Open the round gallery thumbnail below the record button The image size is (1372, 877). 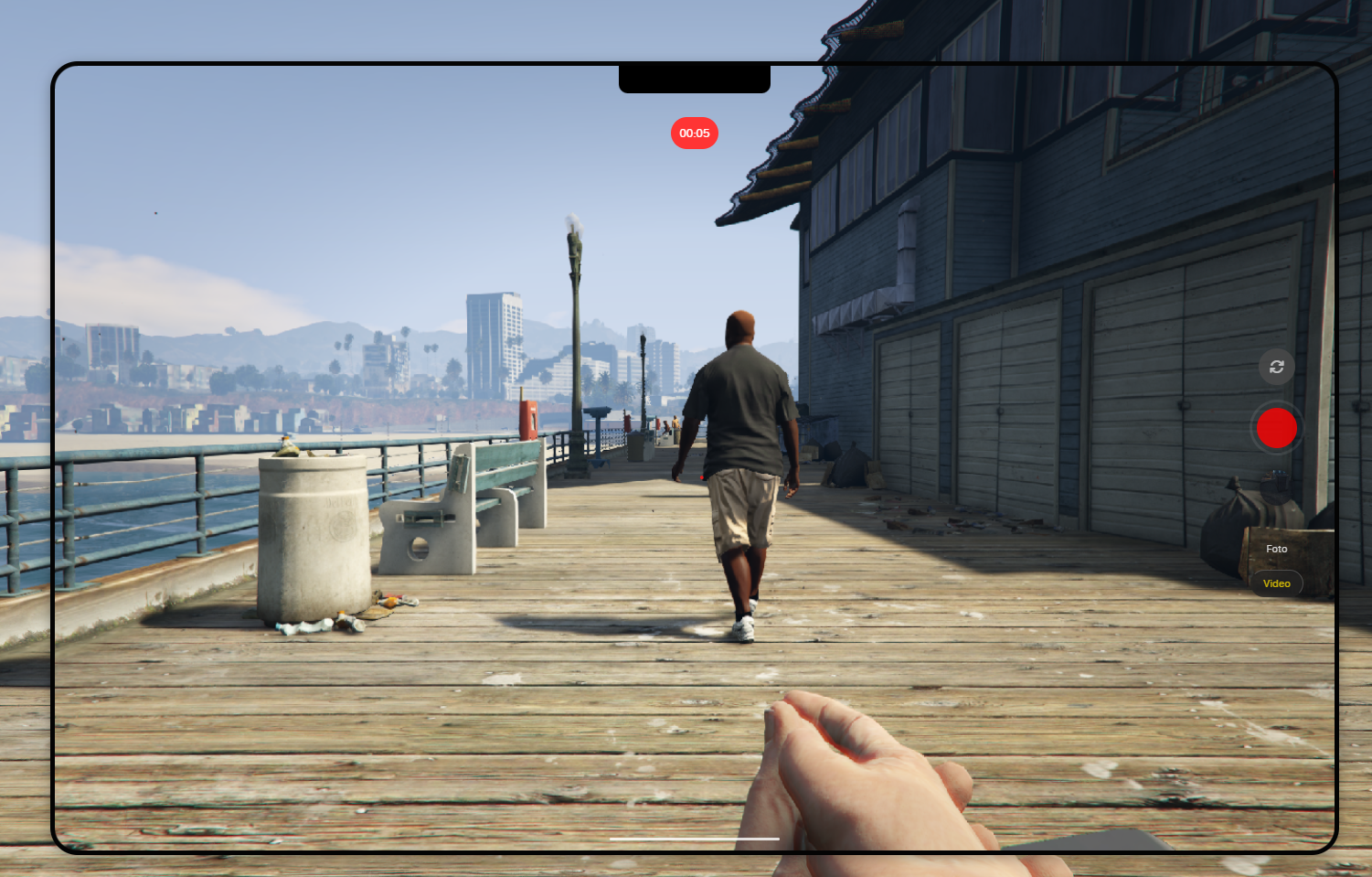(x=1276, y=487)
